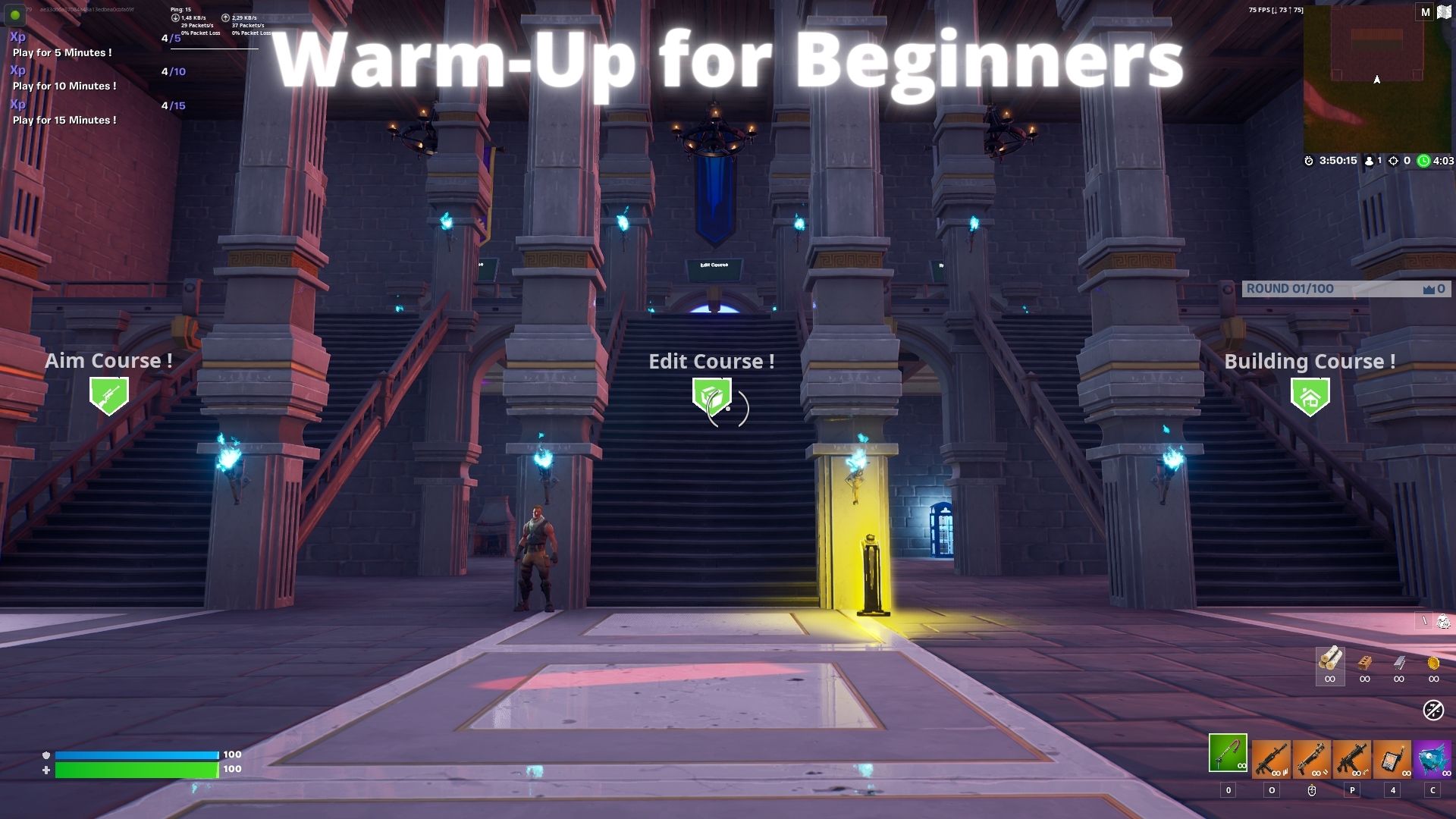Click the Aim Course green badge
The width and height of the screenshot is (1456, 819).
(x=108, y=395)
